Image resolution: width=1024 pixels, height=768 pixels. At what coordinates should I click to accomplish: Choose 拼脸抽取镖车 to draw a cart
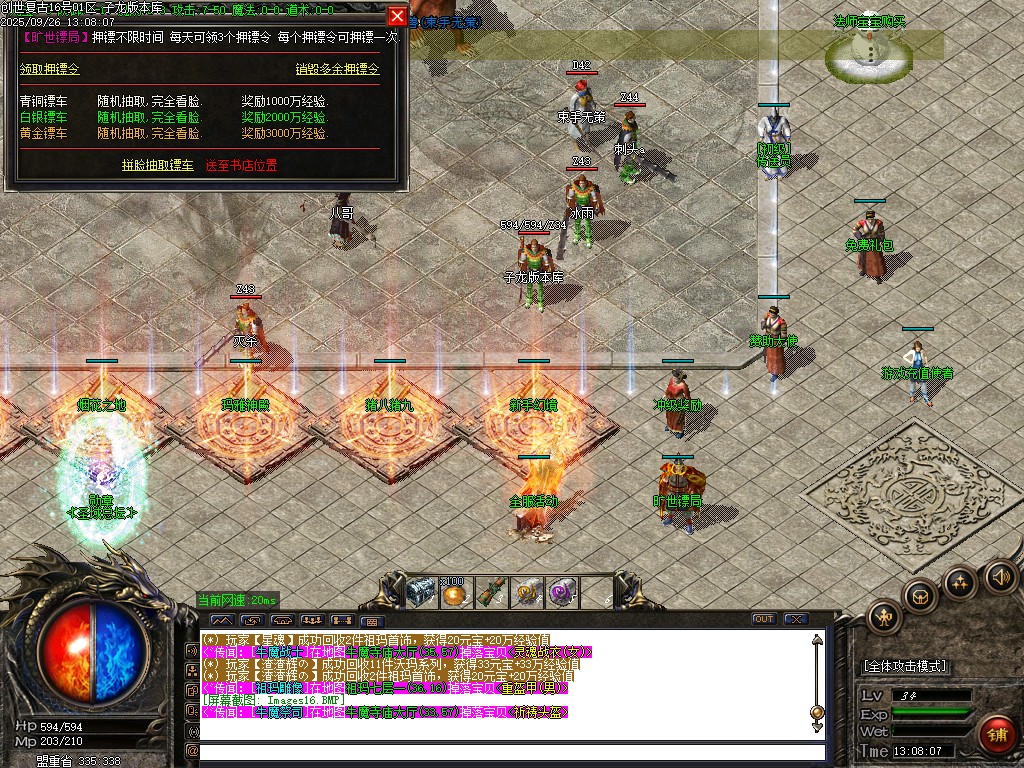coord(158,165)
